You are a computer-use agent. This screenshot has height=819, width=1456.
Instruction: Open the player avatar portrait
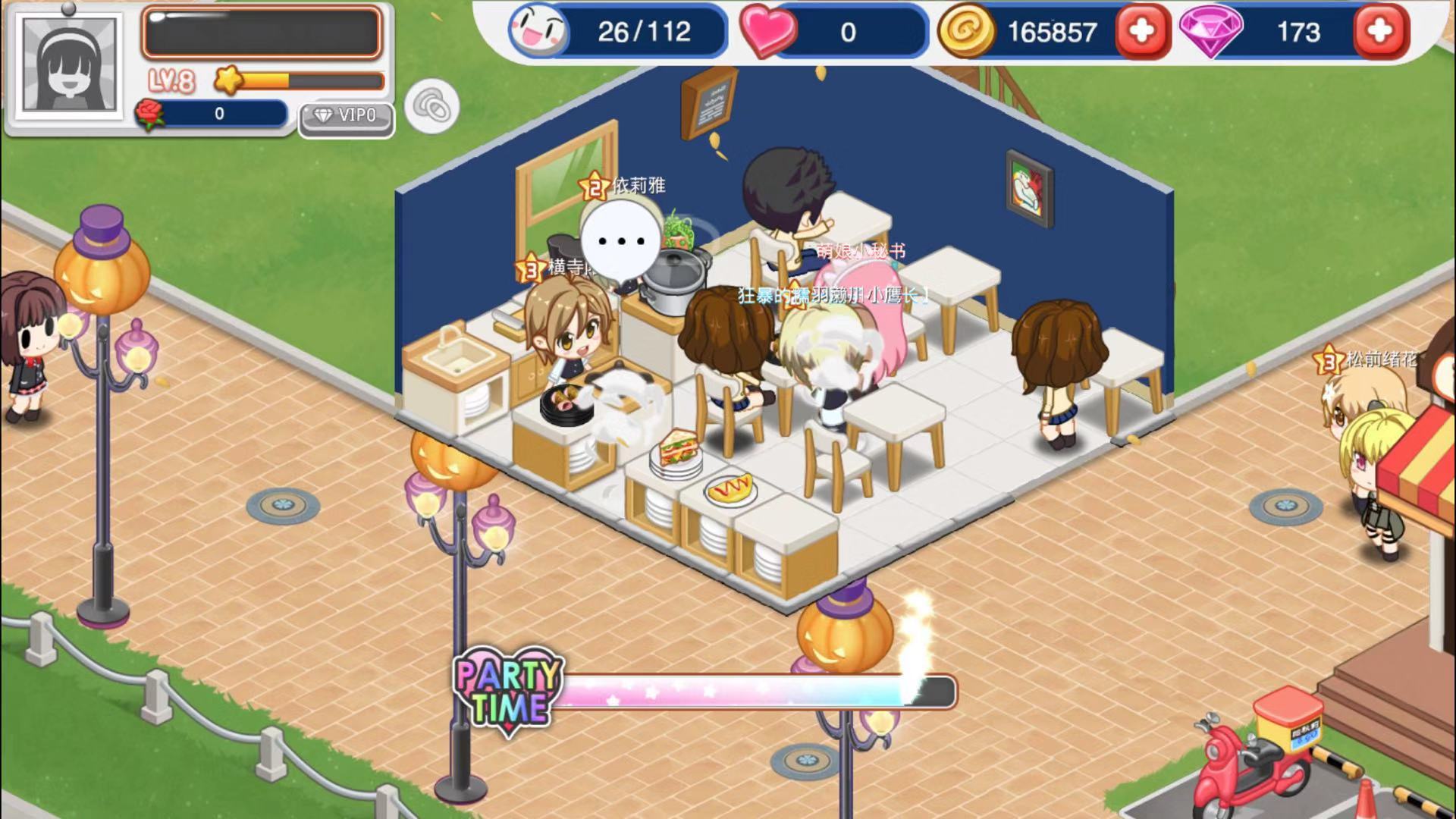[x=70, y=64]
